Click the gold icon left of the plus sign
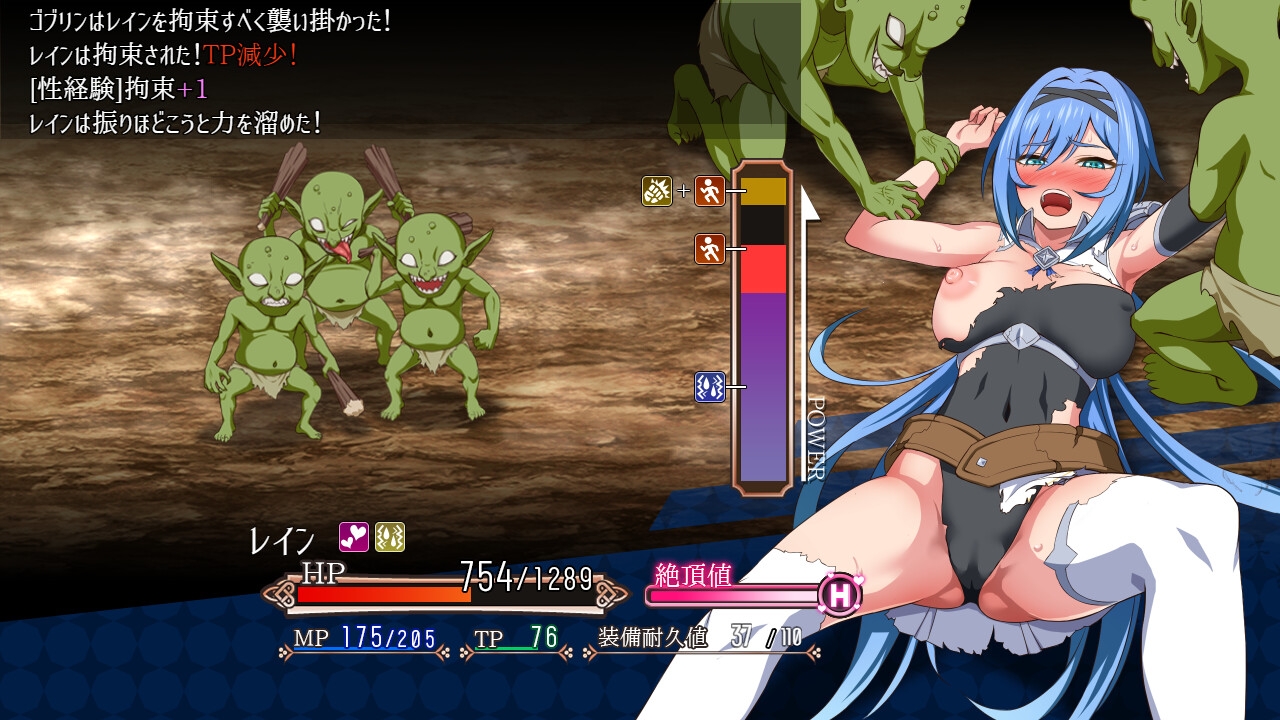This screenshot has height=720, width=1280. point(656,190)
